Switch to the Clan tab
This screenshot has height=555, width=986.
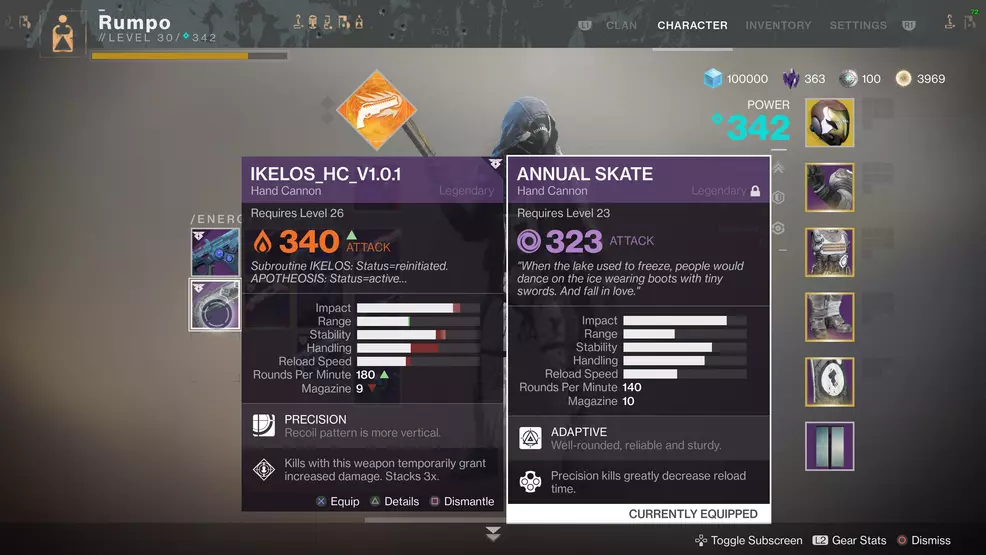click(621, 25)
